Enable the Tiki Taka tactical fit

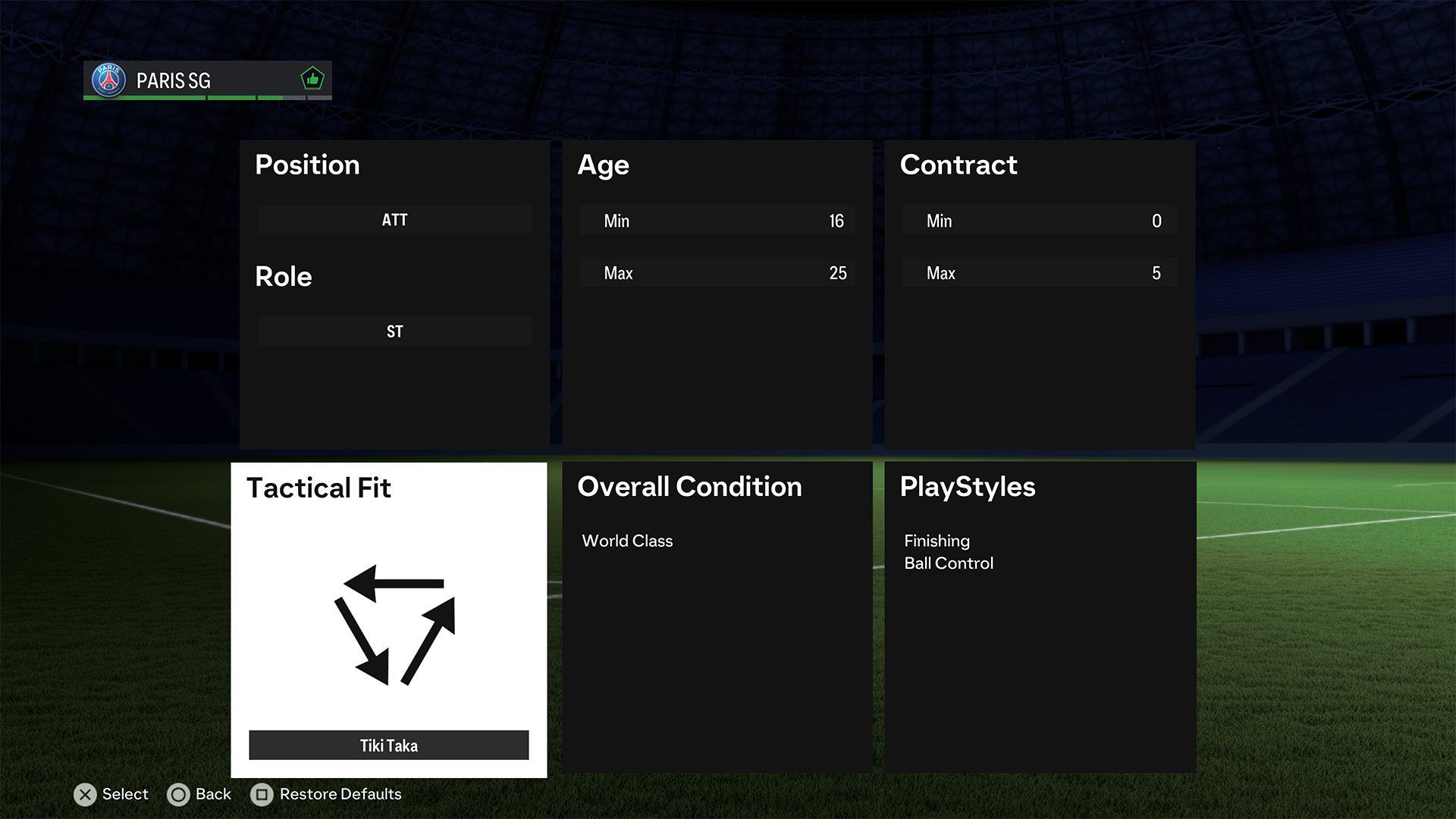point(388,745)
